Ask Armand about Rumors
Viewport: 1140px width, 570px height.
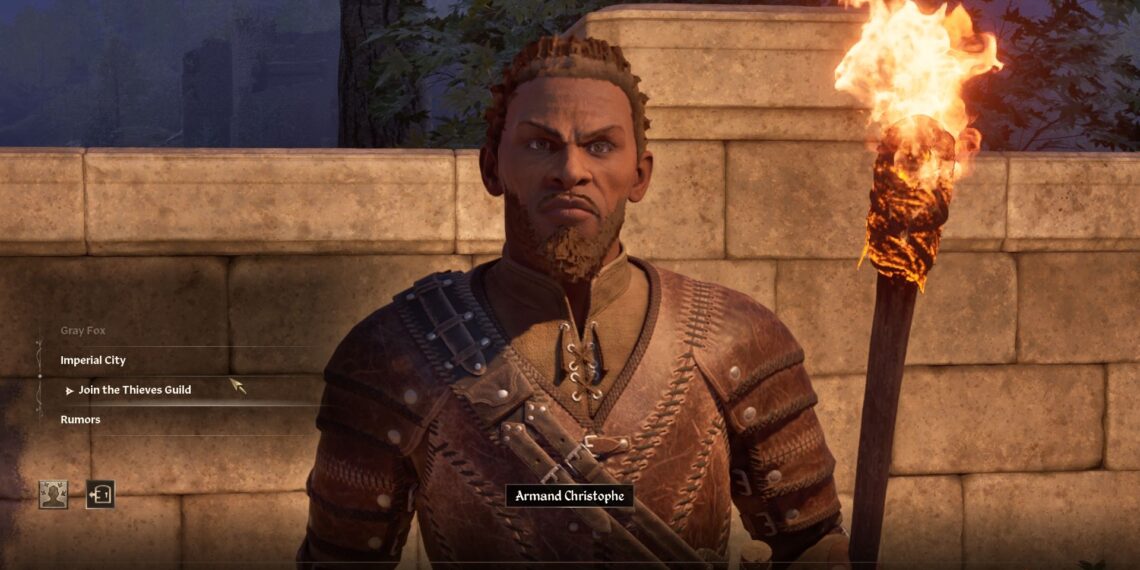point(80,420)
